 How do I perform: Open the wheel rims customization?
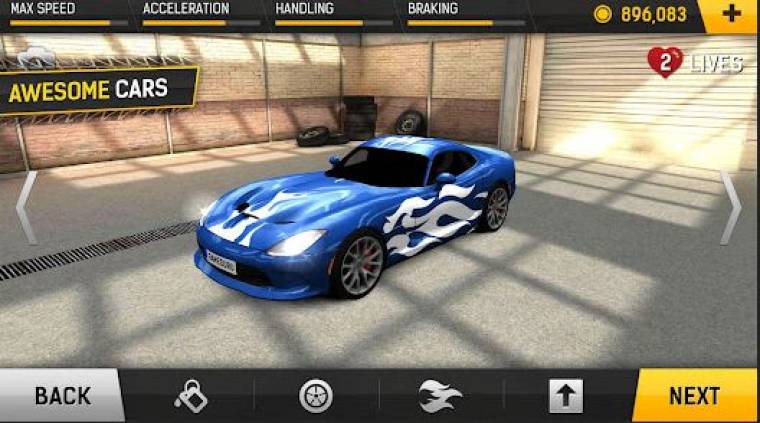click(x=316, y=396)
